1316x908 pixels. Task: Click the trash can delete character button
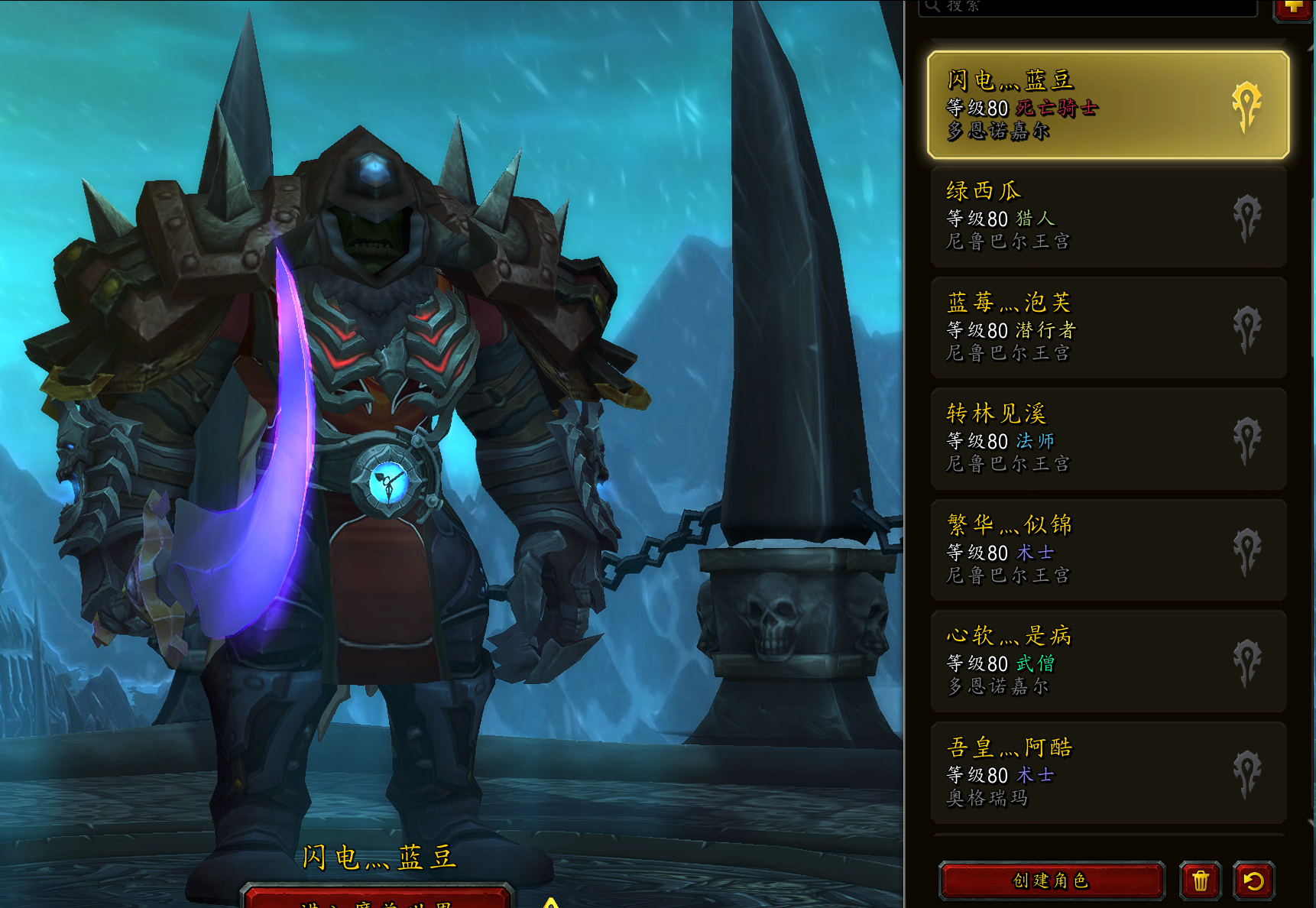click(1201, 880)
